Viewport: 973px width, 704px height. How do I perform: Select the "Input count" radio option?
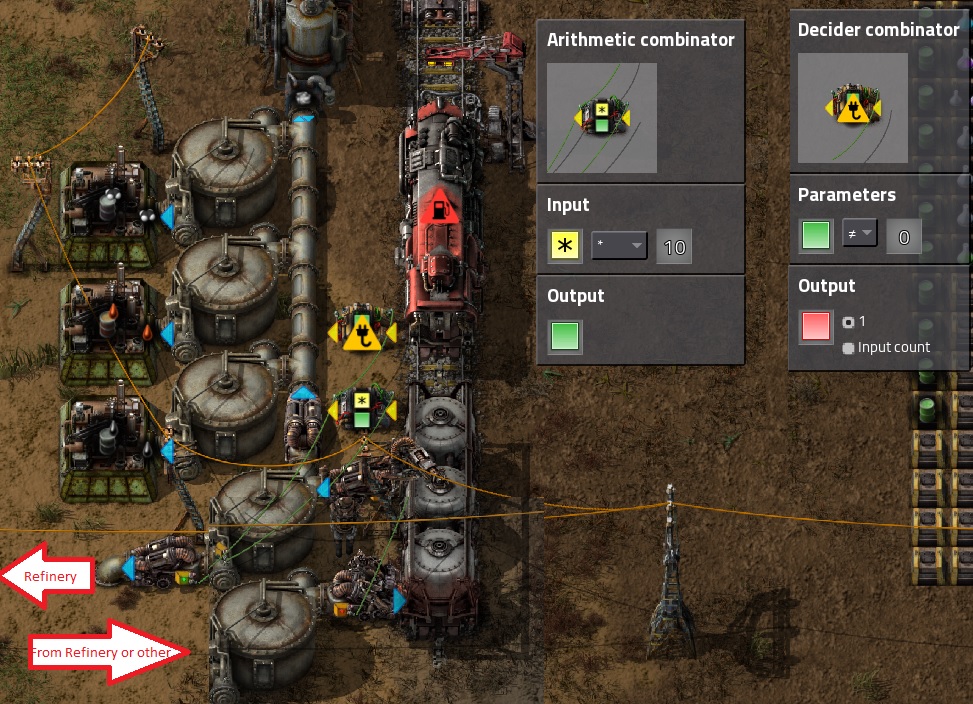[x=848, y=348]
